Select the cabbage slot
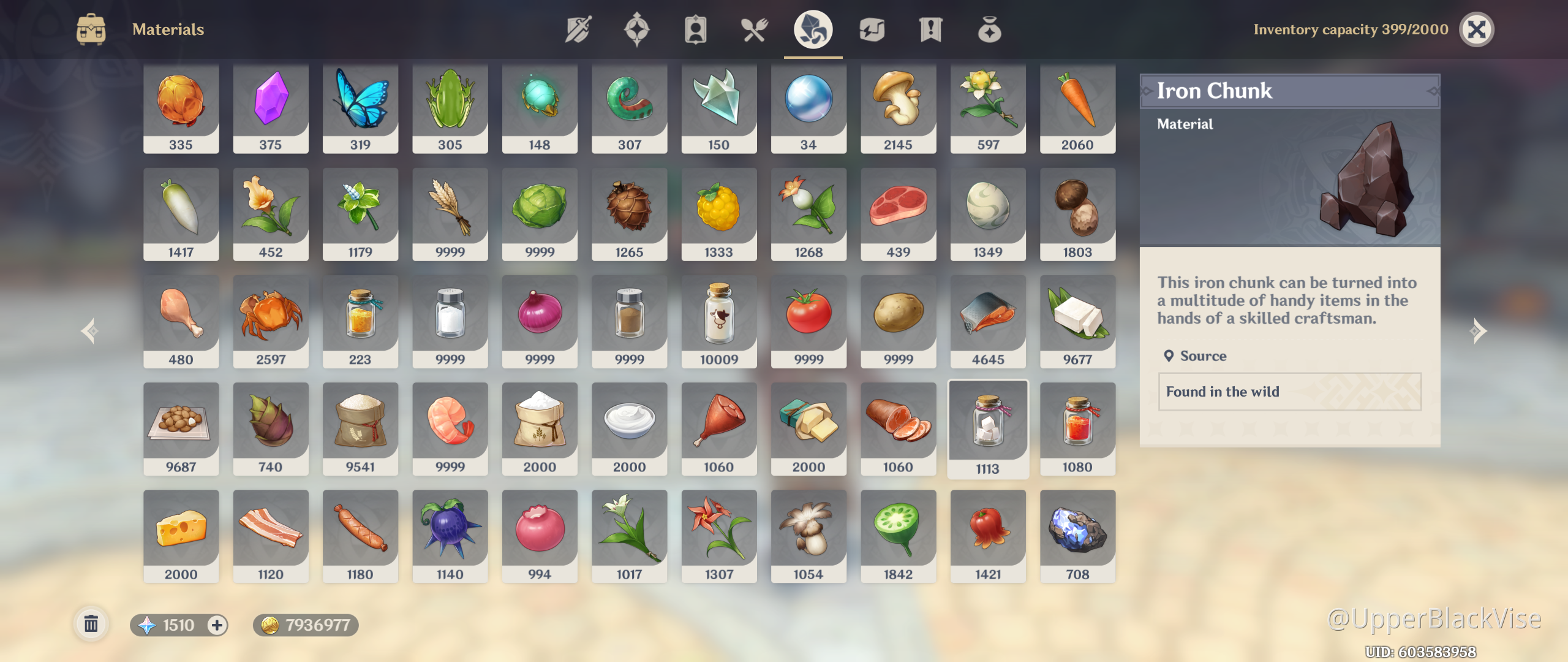The image size is (1568, 662). tap(540, 215)
